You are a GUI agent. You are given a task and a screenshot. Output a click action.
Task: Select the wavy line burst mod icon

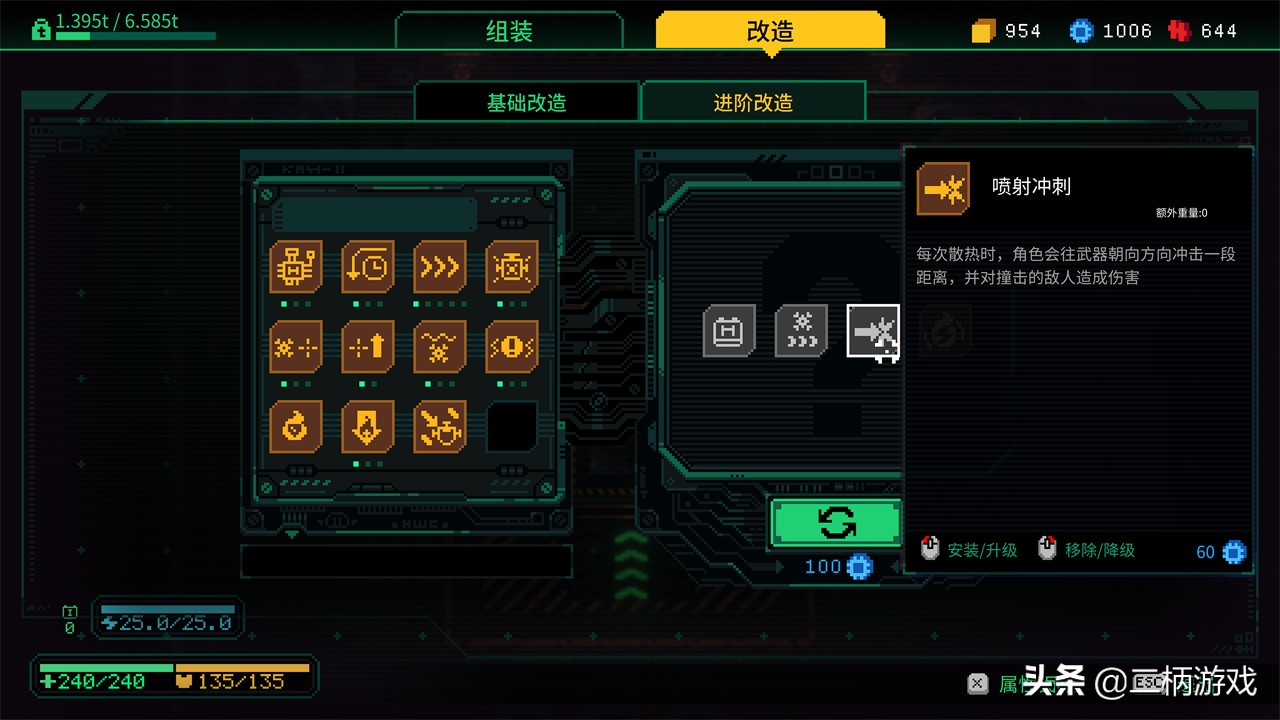[440, 347]
